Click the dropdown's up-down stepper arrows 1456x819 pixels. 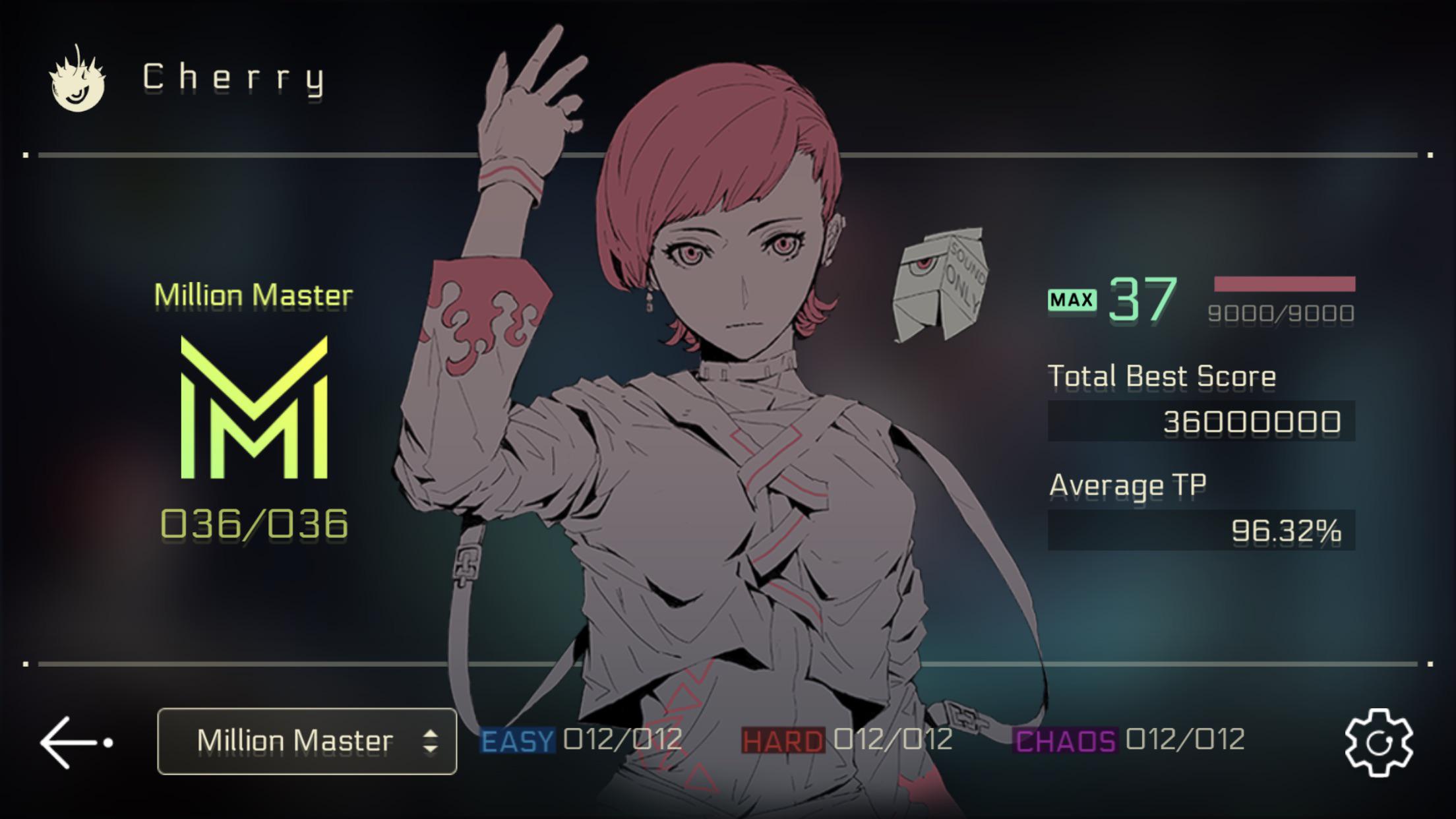[432, 740]
